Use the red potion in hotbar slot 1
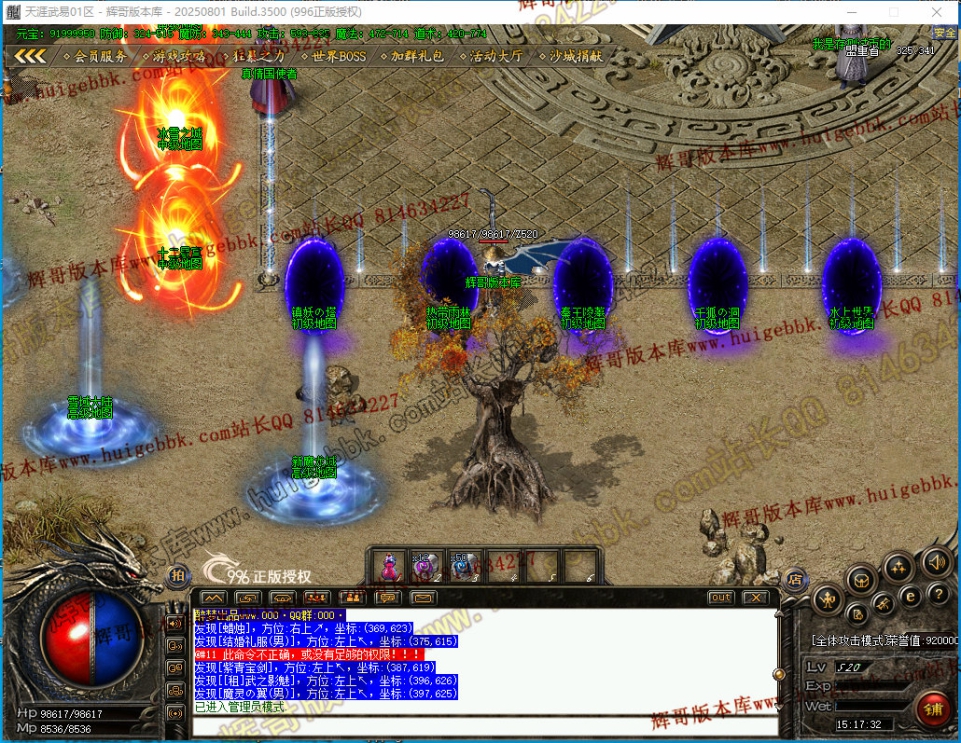This screenshot has height=743, width=961. pyautogui.click(x=390, y=567)
